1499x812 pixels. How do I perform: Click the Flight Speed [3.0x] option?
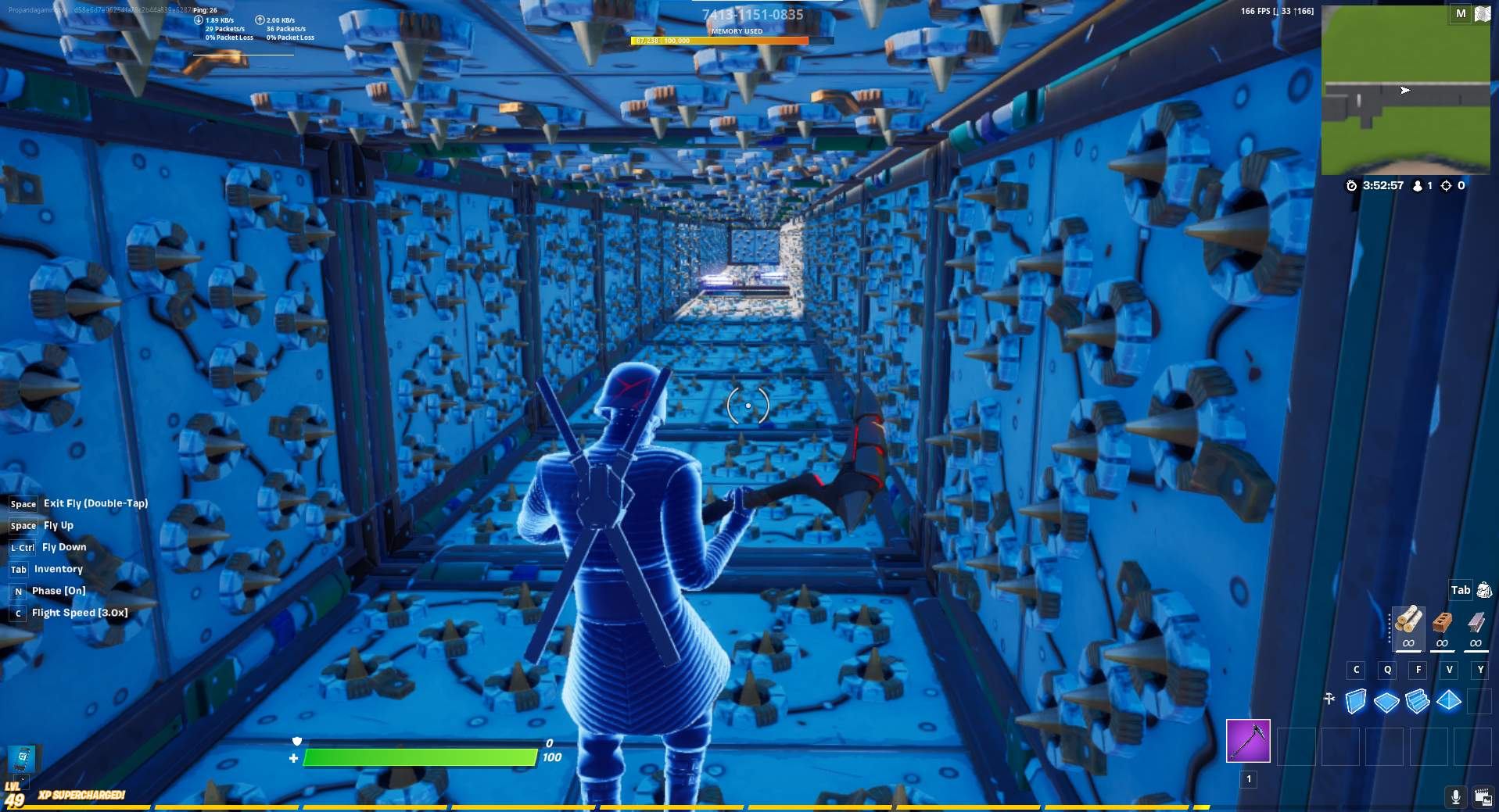tap(78, 613)
